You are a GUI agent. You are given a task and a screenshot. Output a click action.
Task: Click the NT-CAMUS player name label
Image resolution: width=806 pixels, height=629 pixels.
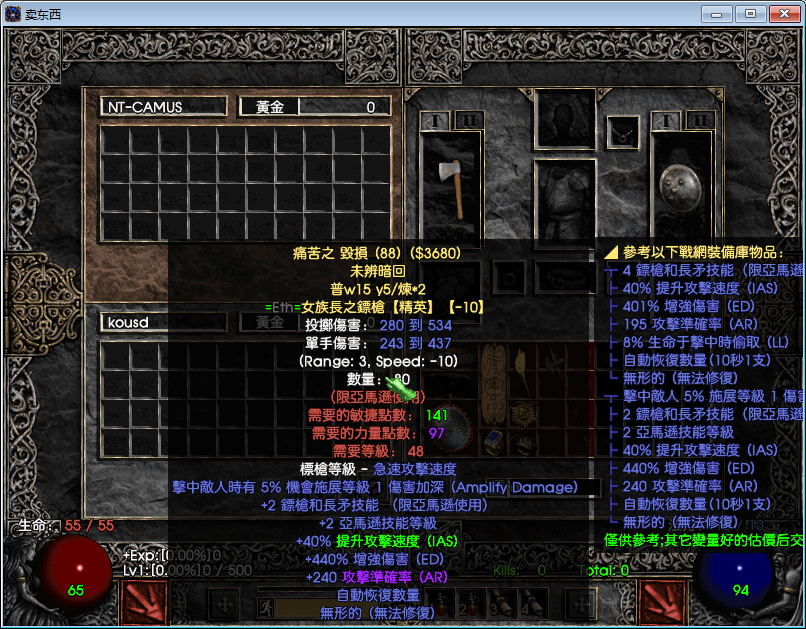[x=163, y=107]
